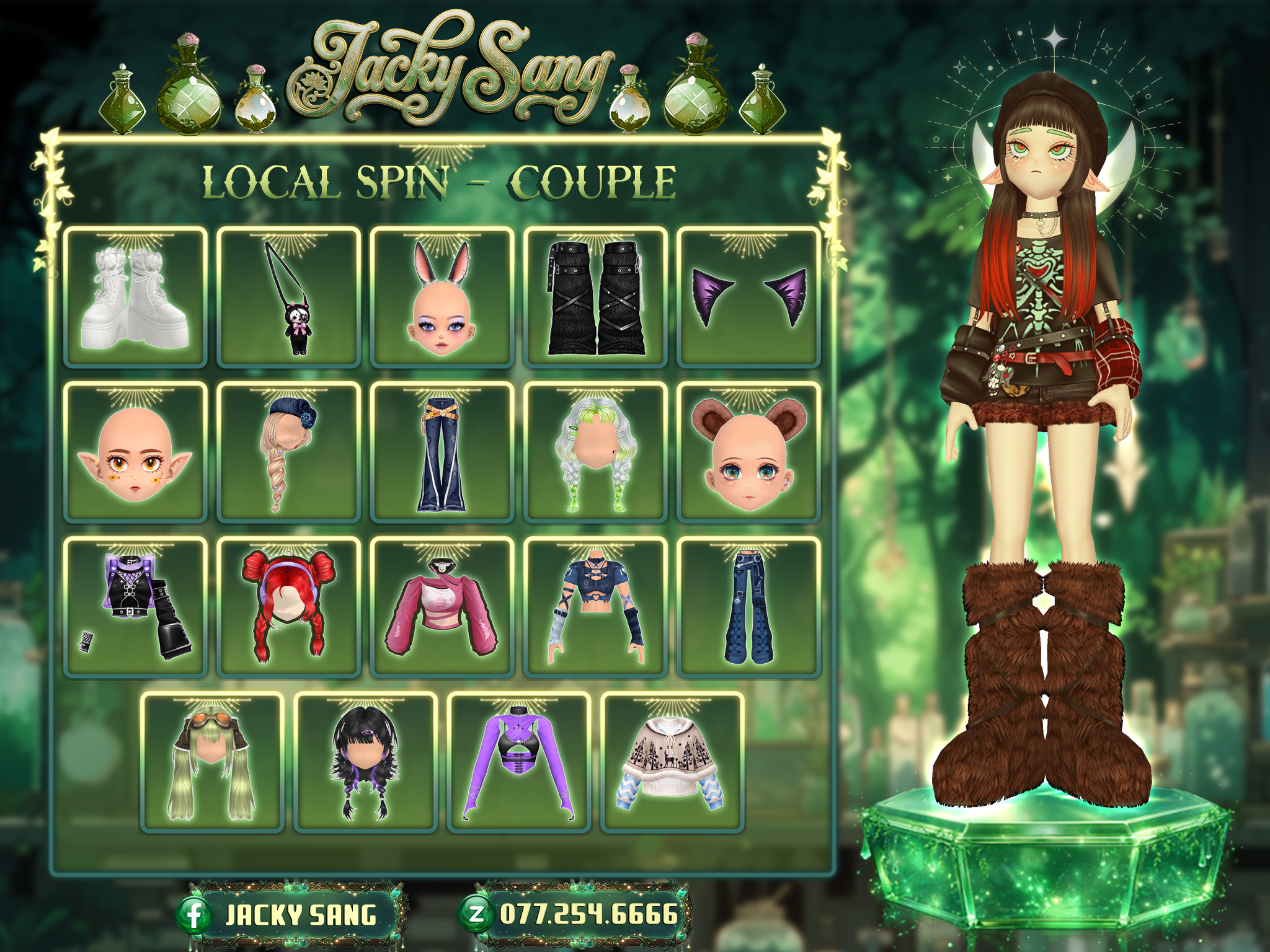Pick the blonde braid with navy beret
This screenshot has height=952, width=1270.
(288, 452)
